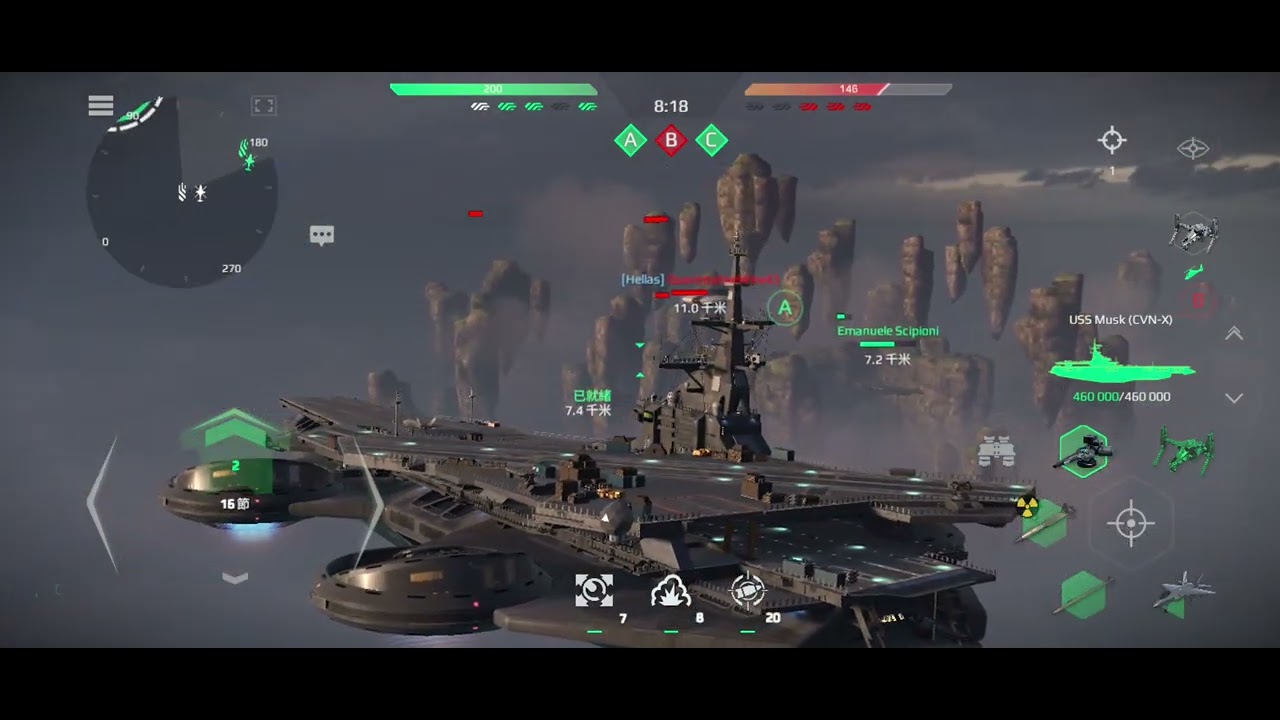Viewport: 1280px width, 720px height.
Task: Toggle the eye view mode icon
Action: point(1193,149)
